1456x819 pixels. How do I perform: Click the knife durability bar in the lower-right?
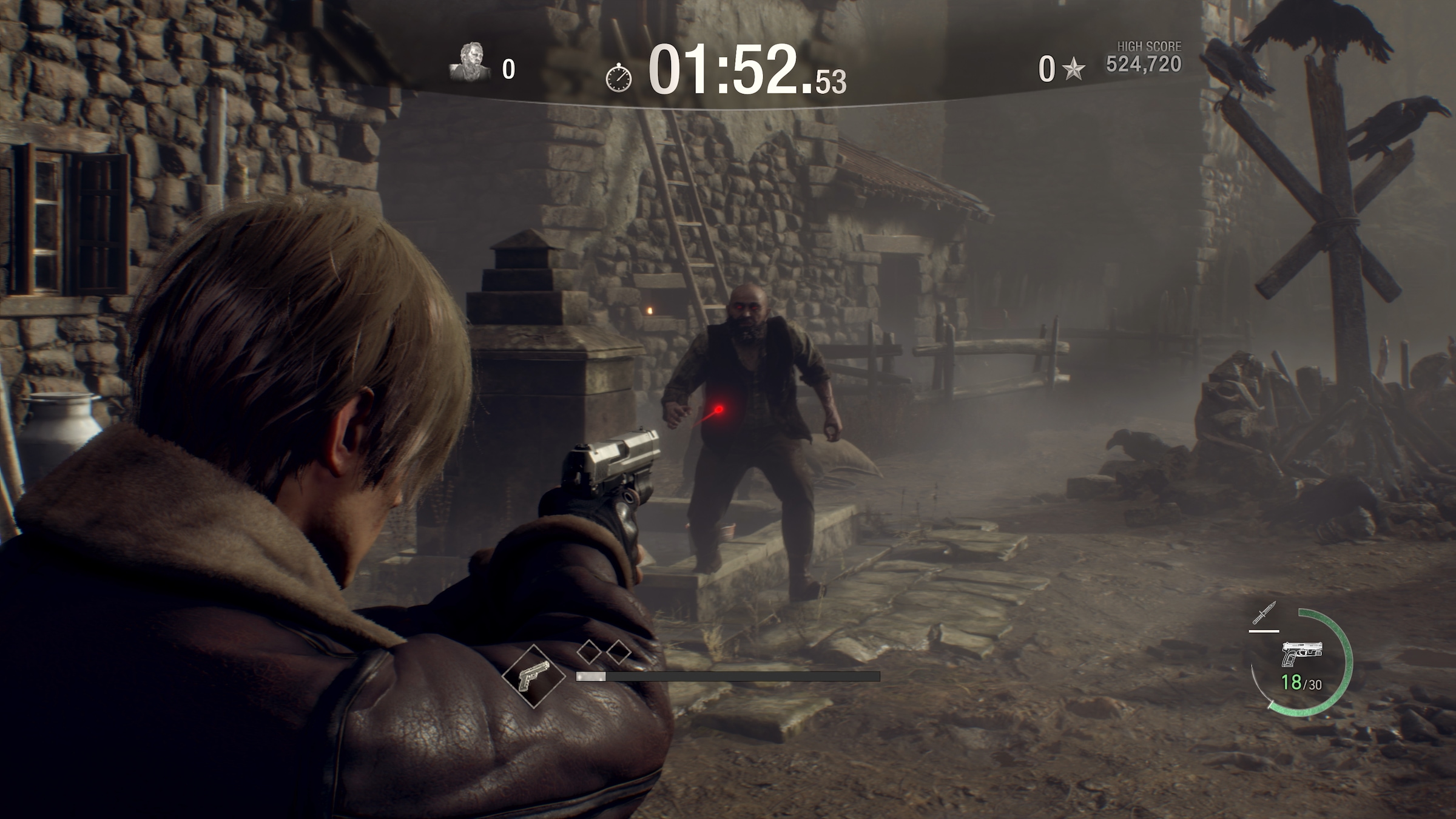point(1263,631)
